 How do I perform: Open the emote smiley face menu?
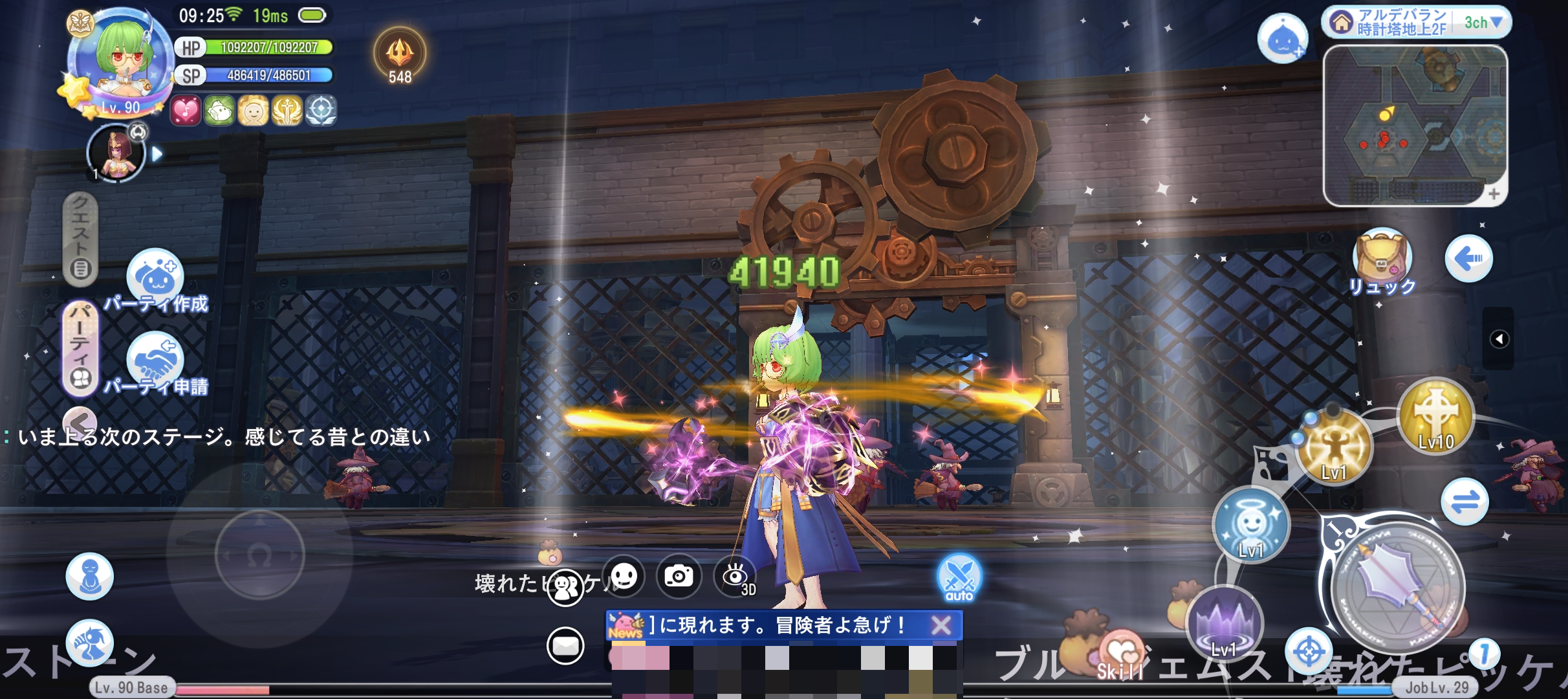(x=624, y=575)
